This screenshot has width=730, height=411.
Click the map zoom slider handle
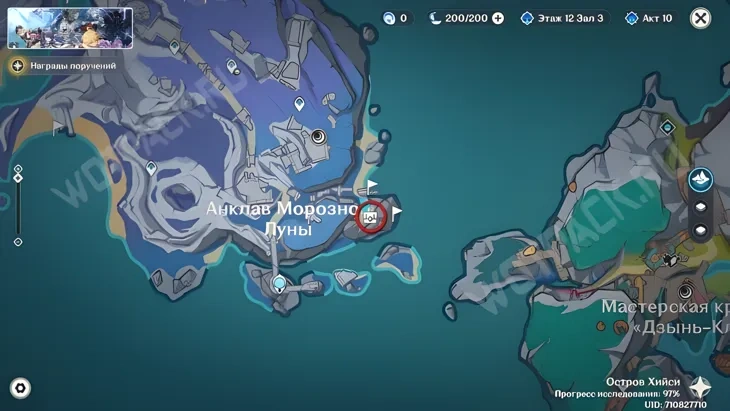click(x=18, y=179)
